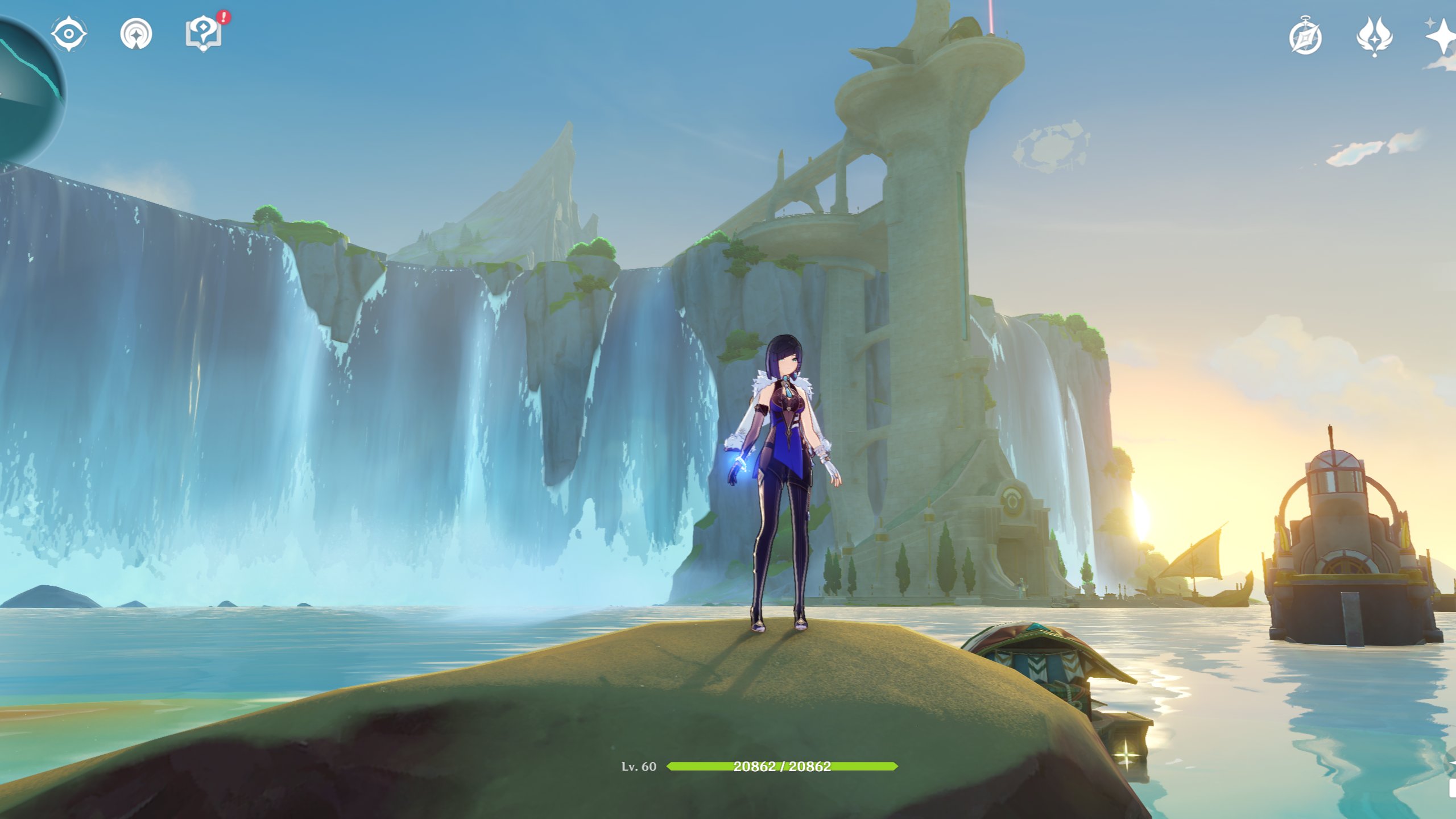1456x819 pixels.
Task: Open the four-pointed star Wish icon
Action: 1442,37
